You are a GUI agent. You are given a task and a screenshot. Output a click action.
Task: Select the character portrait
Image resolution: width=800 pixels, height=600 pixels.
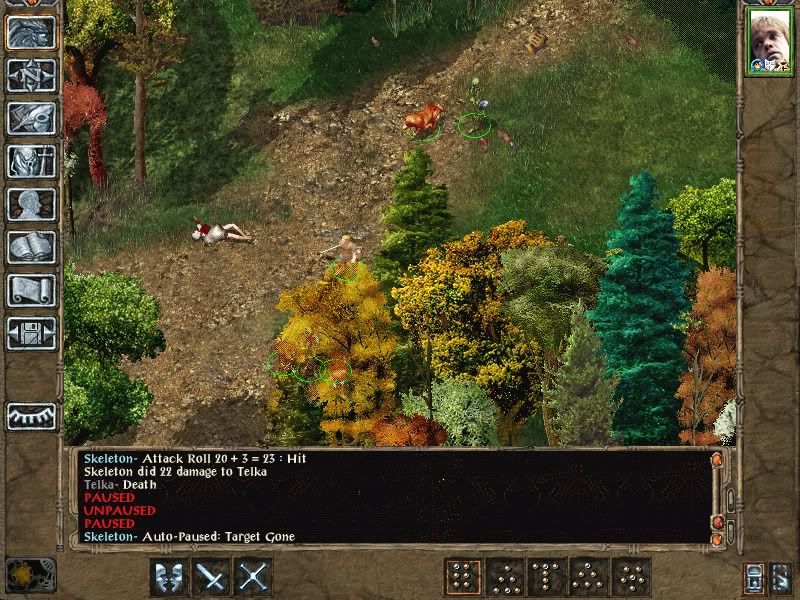tap(767, 44)
